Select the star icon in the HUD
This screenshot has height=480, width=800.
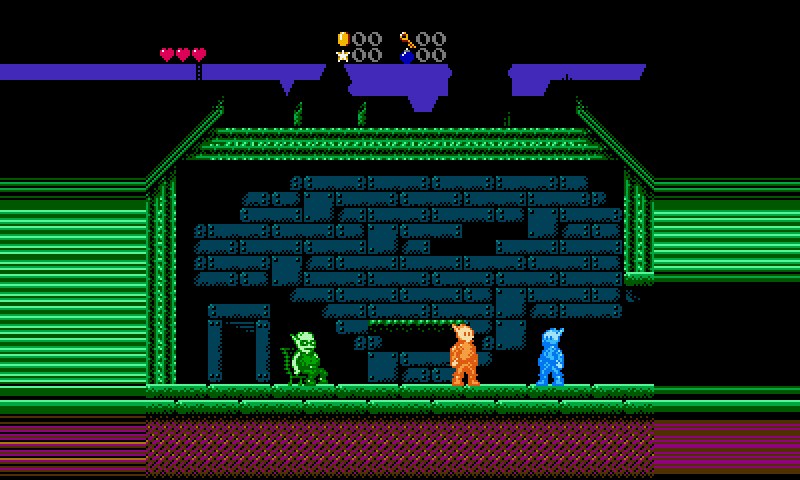tap(343, 56)
